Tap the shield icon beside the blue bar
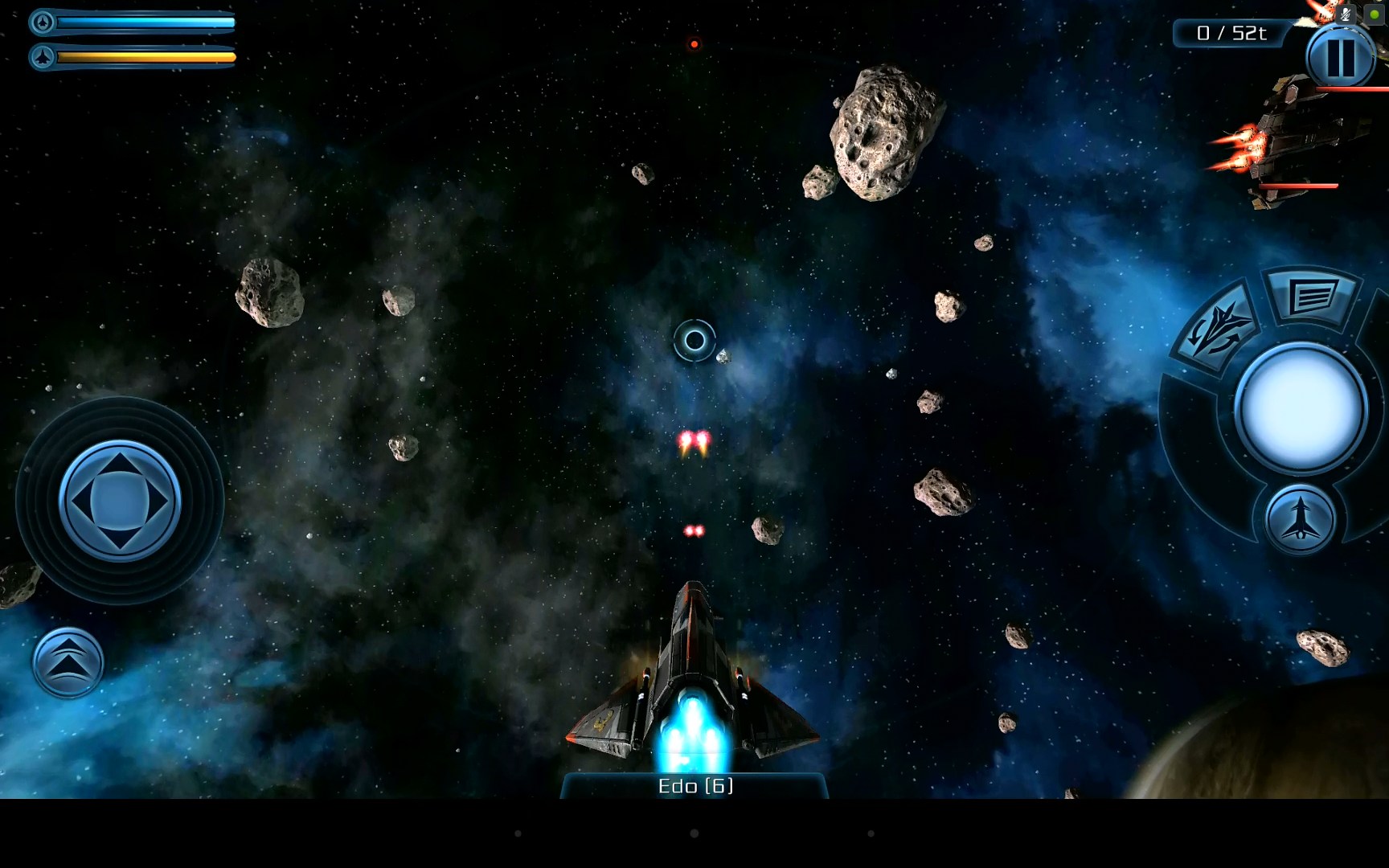 click(43, 23)
